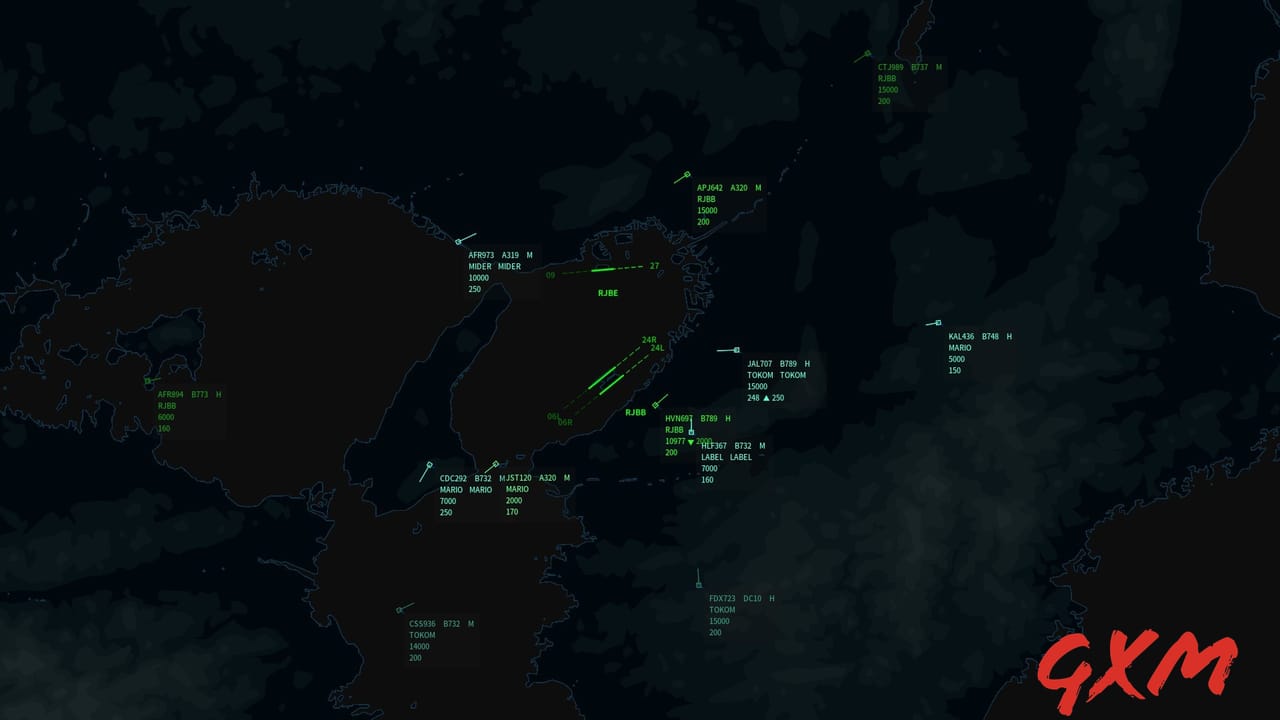The height and width of the screenshot is (720, 1280).
Task: Open the speed selector showing 250 for AFR973
Action: click(x=472, y=288)
